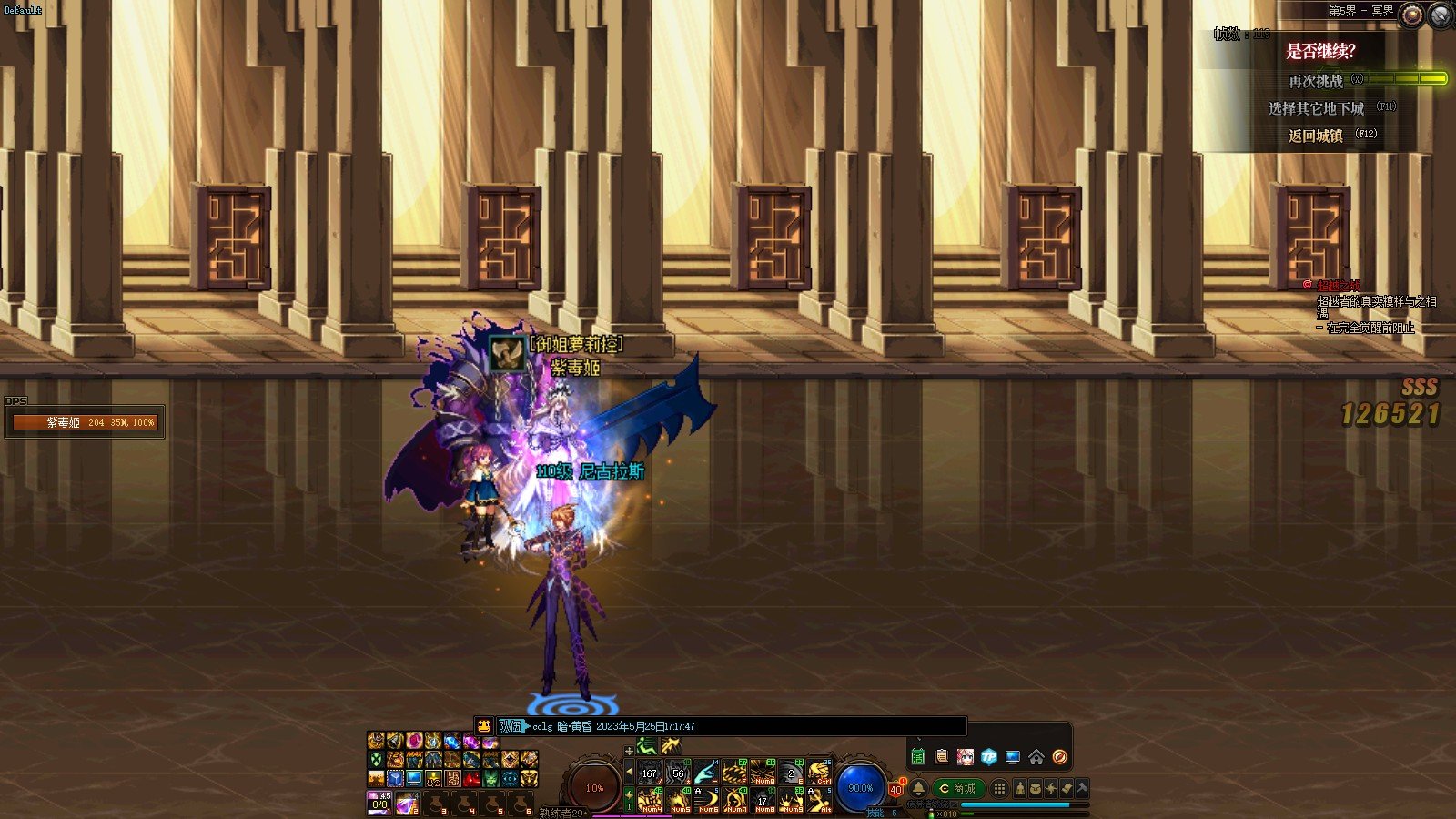
Task: Click the green calendar icon
Action: (917, 757)
